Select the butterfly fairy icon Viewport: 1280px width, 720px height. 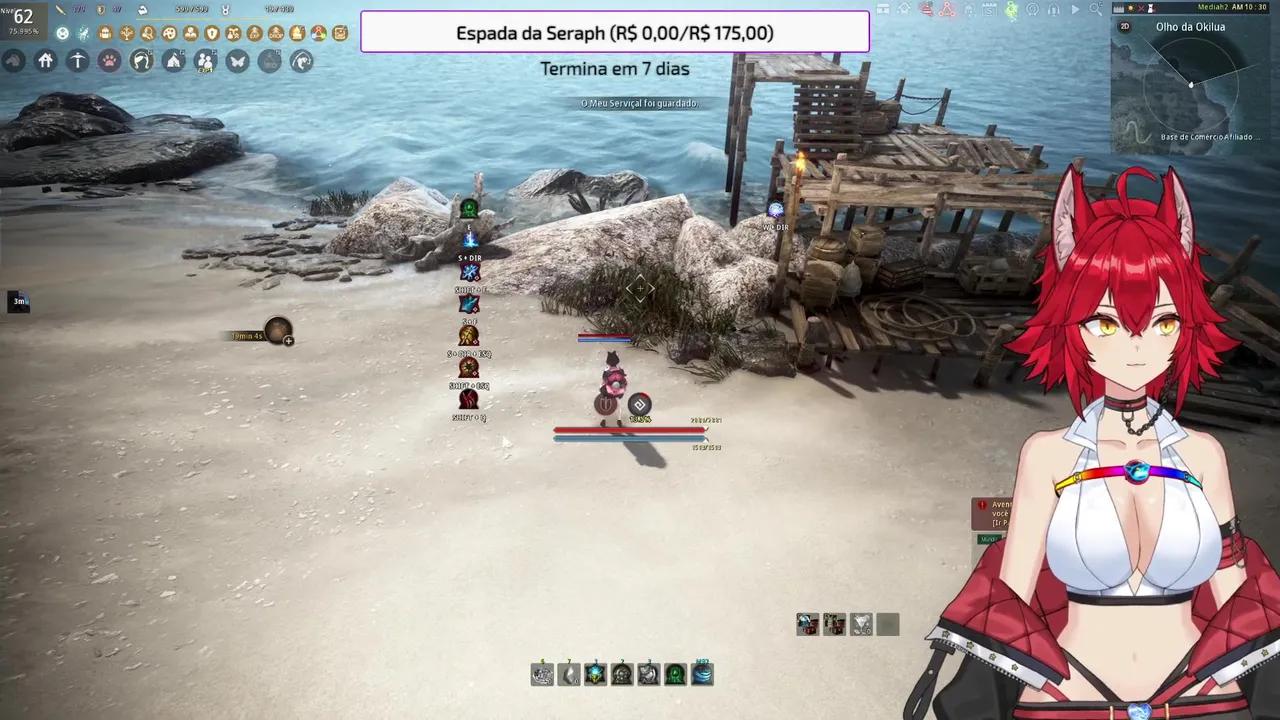click(x=237, y=61)
